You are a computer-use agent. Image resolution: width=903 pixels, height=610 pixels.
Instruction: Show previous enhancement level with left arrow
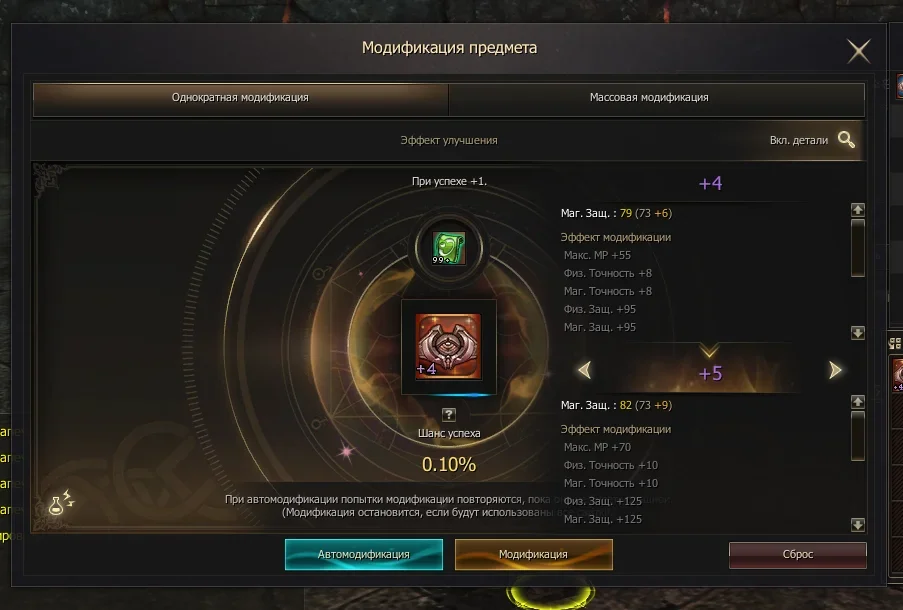pyautogui.click(x=584, y=370)
